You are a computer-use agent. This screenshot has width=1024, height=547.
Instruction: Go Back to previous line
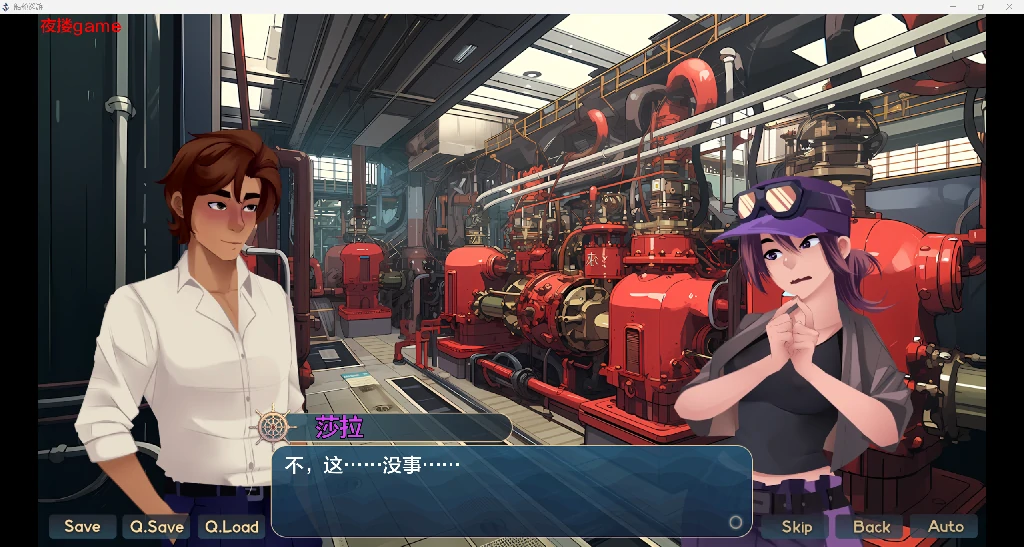871,526
